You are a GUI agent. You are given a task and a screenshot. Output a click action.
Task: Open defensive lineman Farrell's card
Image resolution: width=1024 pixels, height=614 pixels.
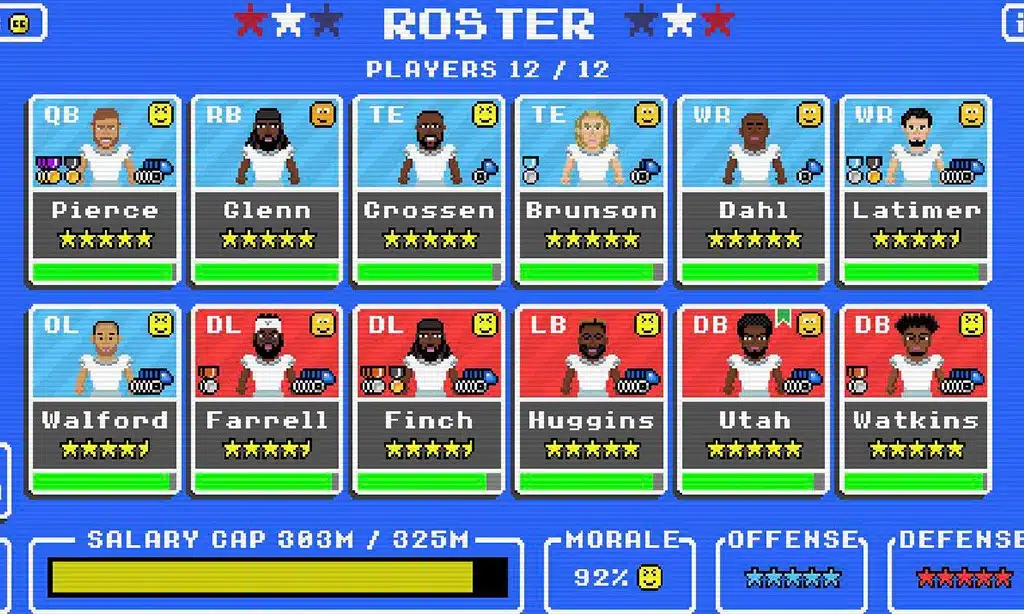coord(266,400)
